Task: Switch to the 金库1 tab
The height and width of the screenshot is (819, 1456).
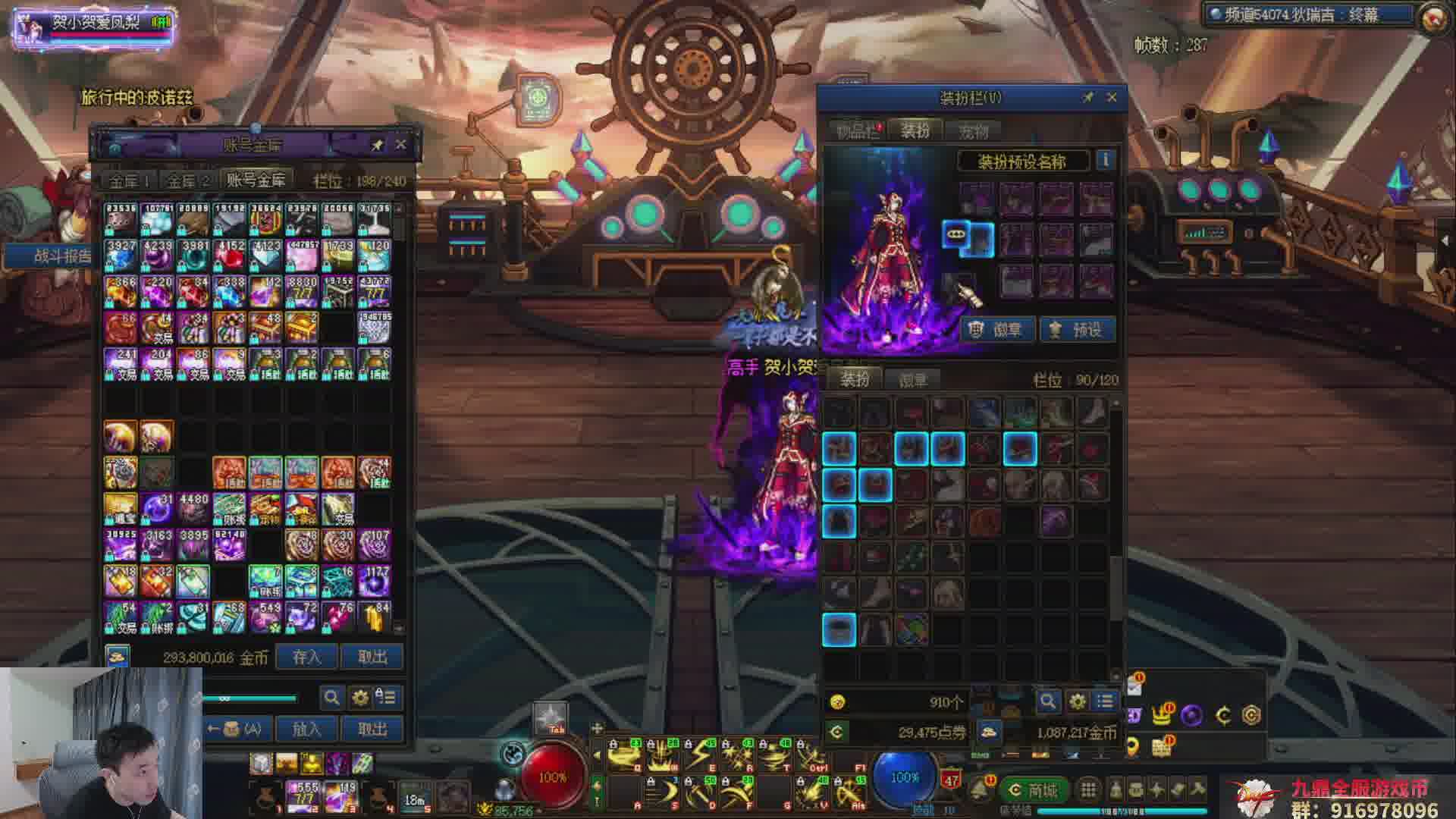Action: tap(129, 180)
